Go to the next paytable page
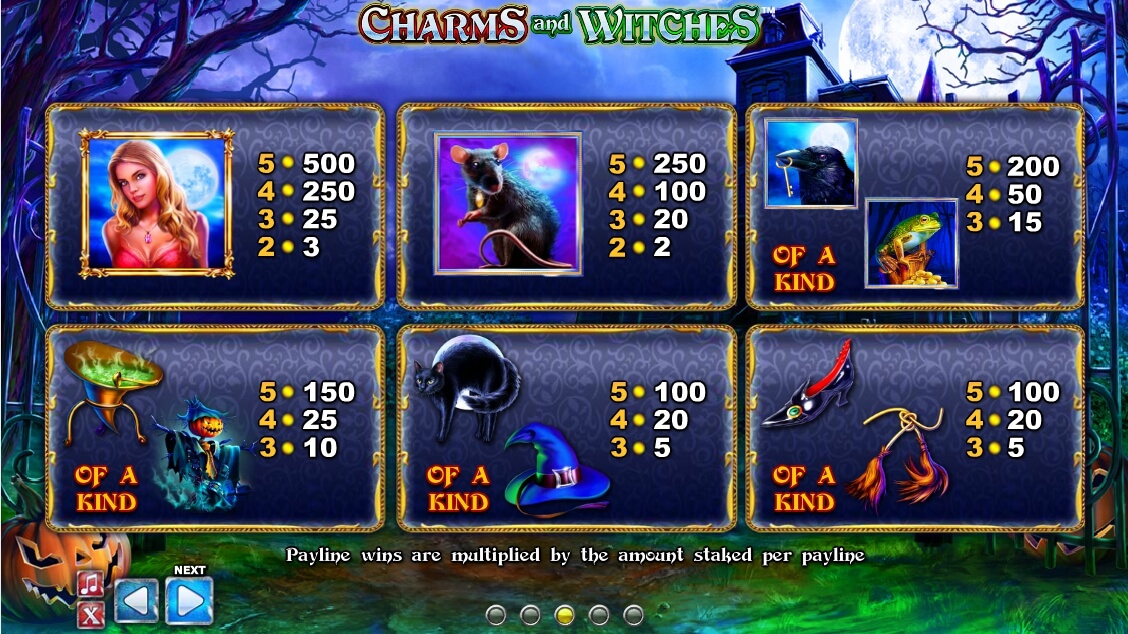Screen dimensions: 1128x634 click(x=190, y=600)
